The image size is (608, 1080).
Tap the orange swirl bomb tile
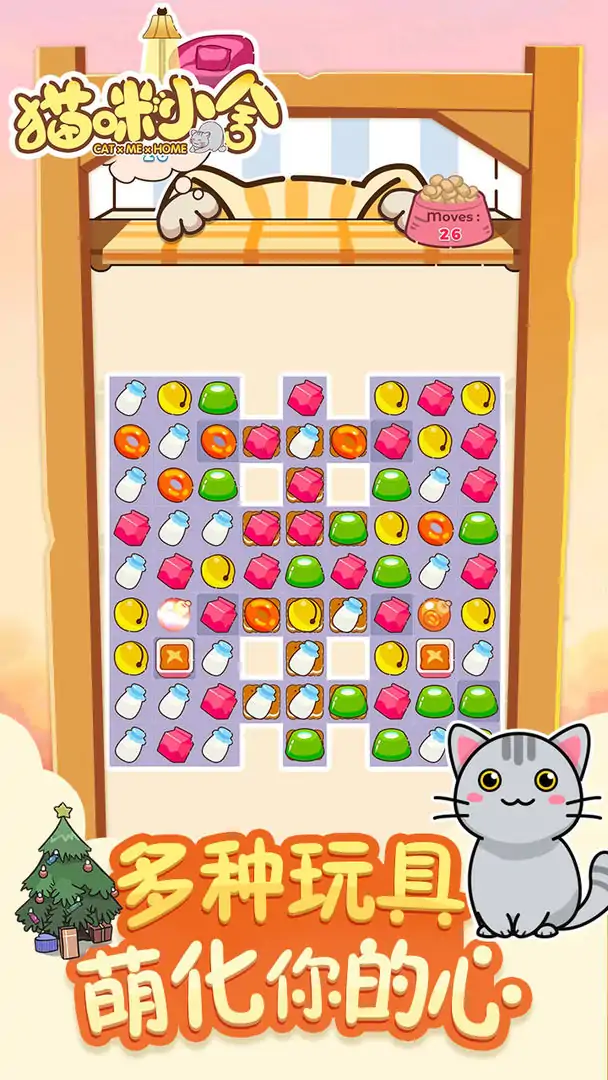435,613
